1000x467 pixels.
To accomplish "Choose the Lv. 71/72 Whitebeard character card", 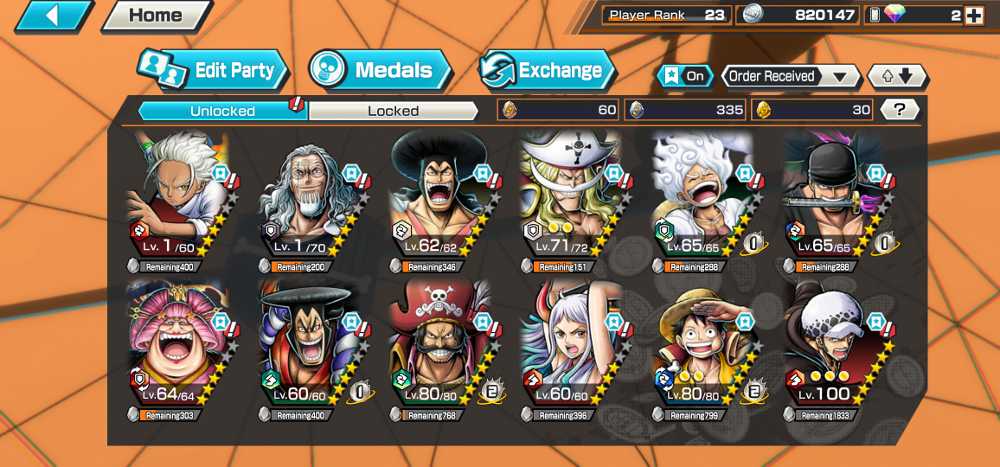I will coord(567,200).
